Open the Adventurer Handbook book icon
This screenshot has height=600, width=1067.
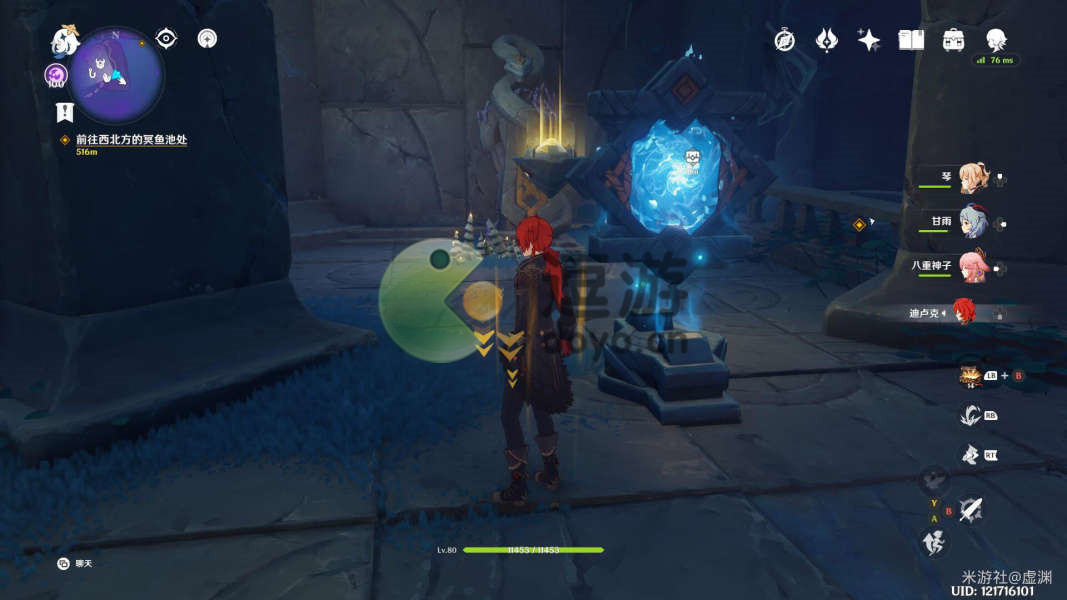tap(911, 40)
